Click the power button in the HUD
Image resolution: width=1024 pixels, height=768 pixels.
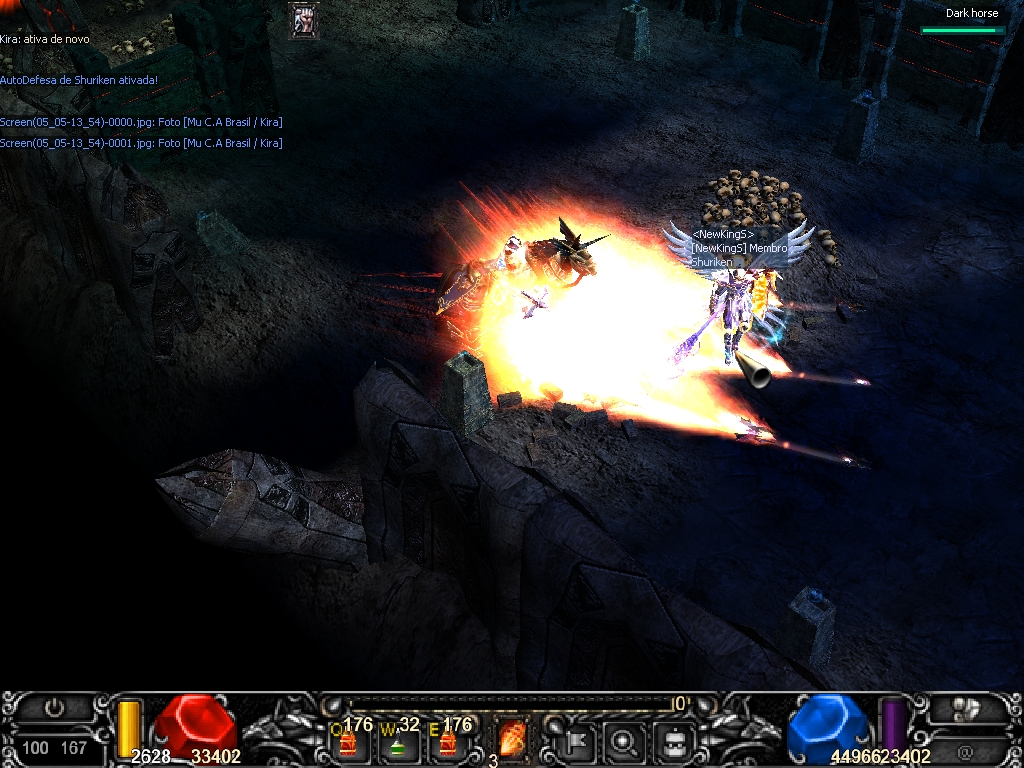tap(54, 708)
